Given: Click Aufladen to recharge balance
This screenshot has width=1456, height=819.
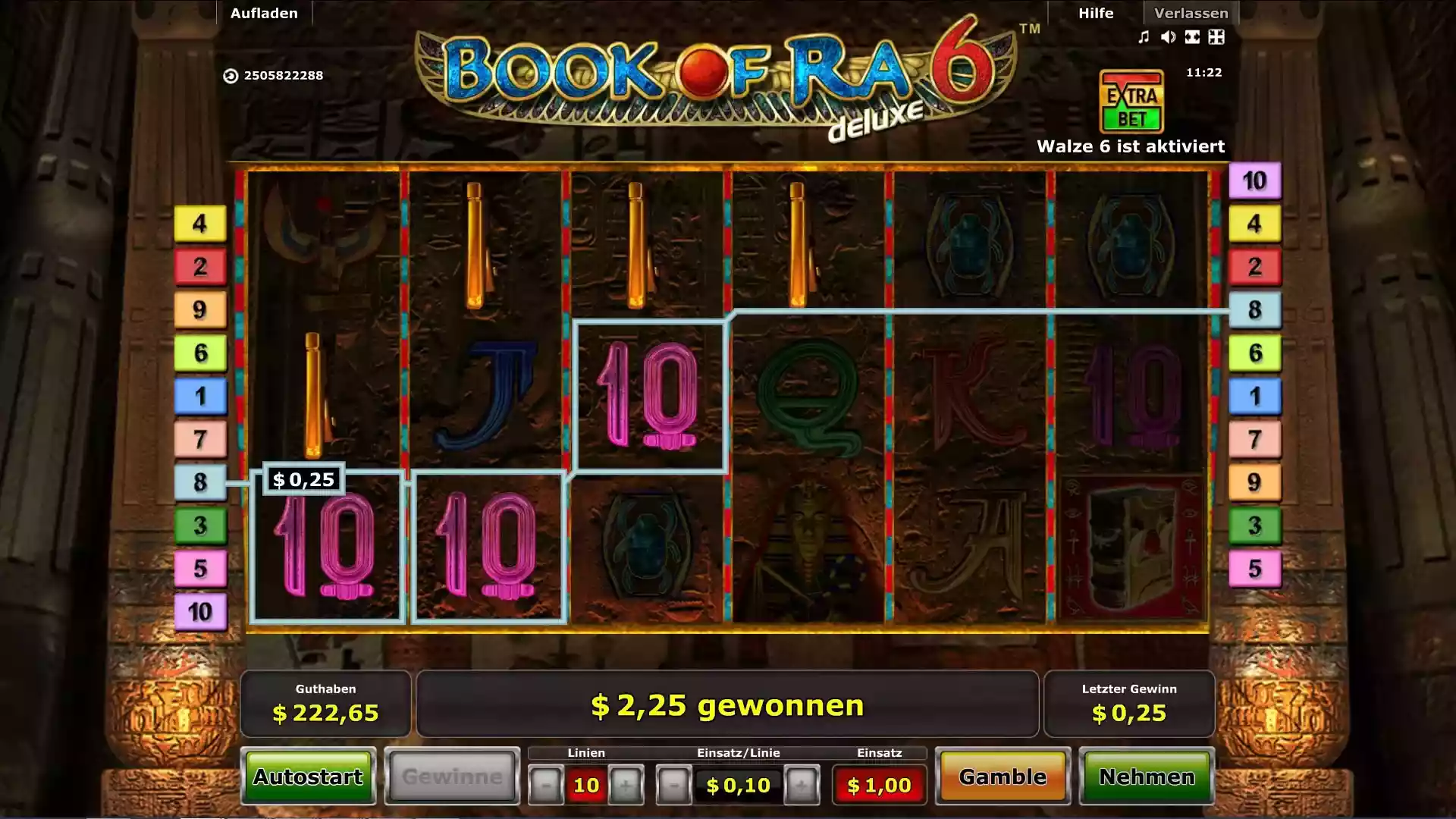Looking at the screenshot, I should point(264,13).
